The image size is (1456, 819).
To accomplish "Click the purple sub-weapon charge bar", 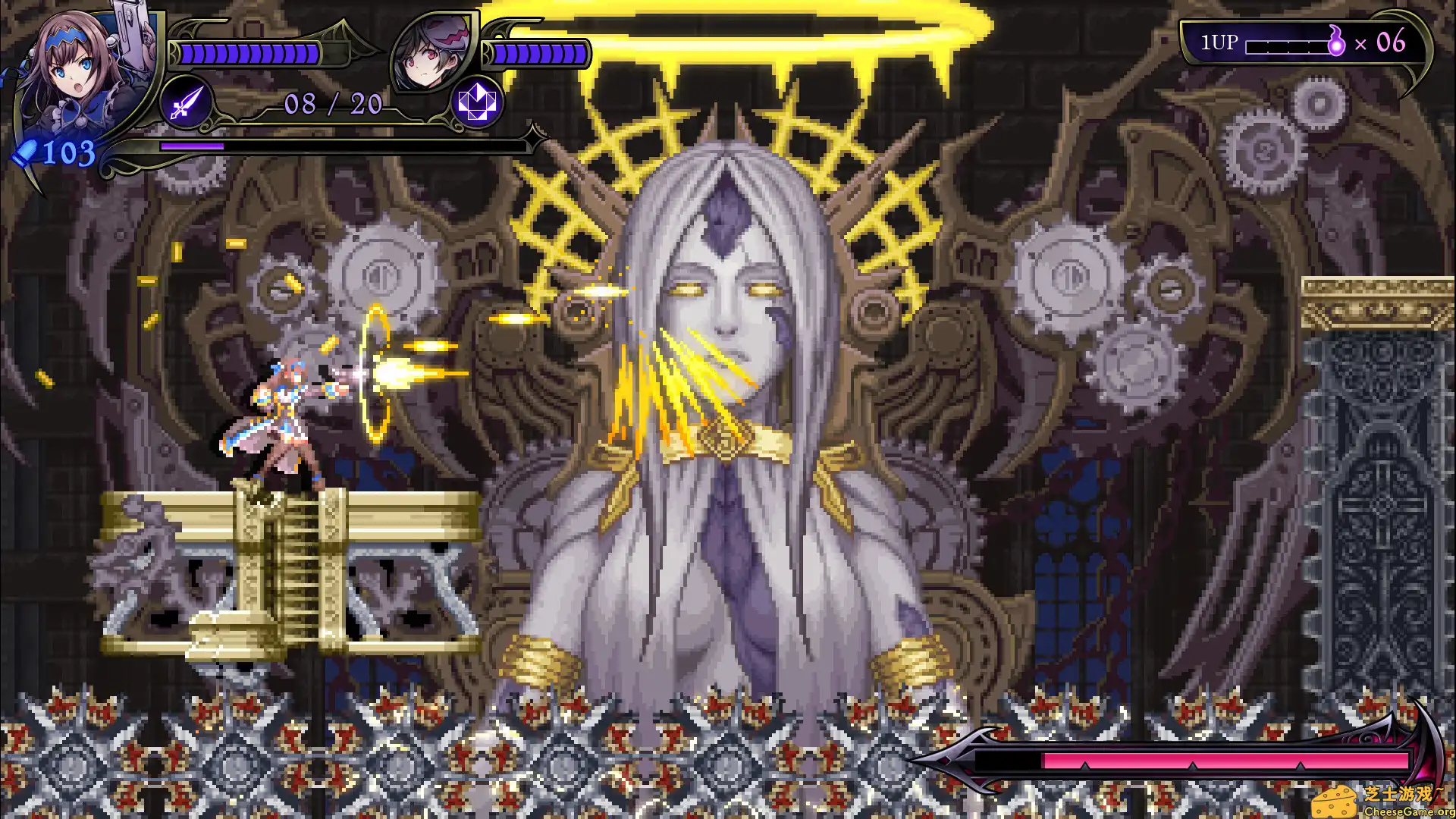I will click(192, 146).
